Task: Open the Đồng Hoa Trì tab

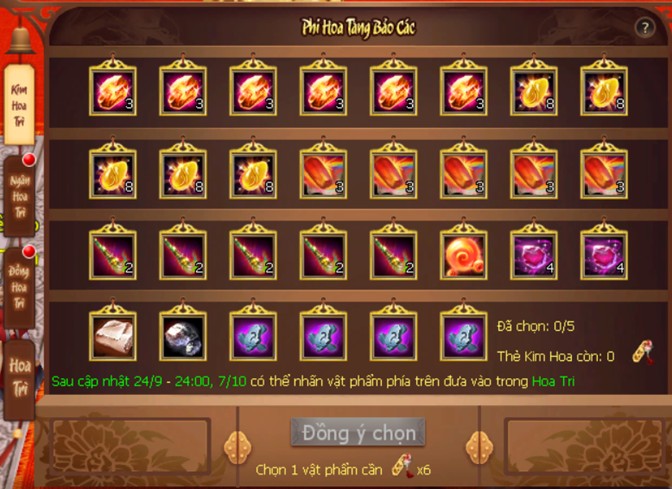Action: [21, 286]
